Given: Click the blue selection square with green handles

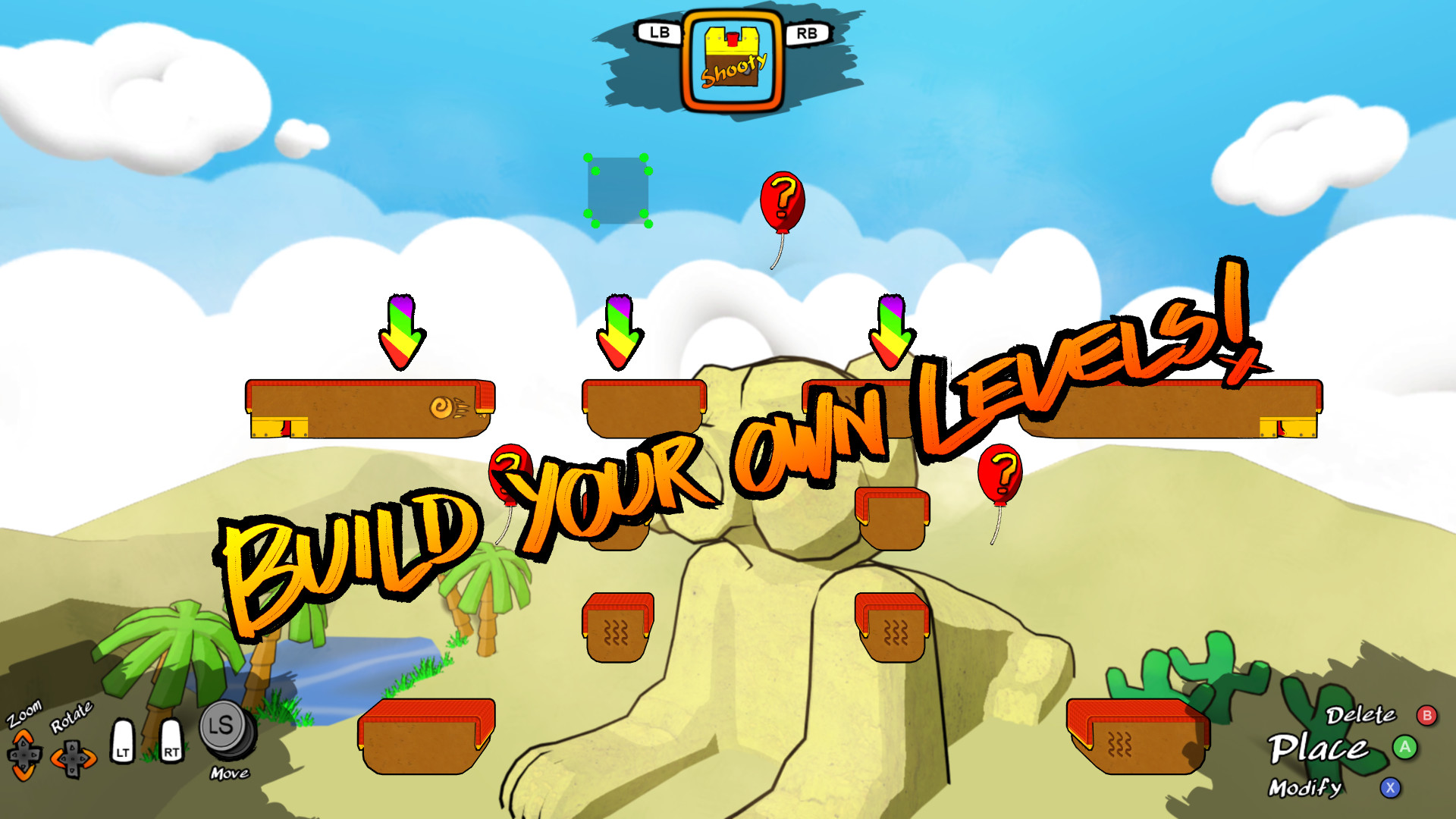Looking at the screenshot, I should pyautogui.click(x=616, y=190).
